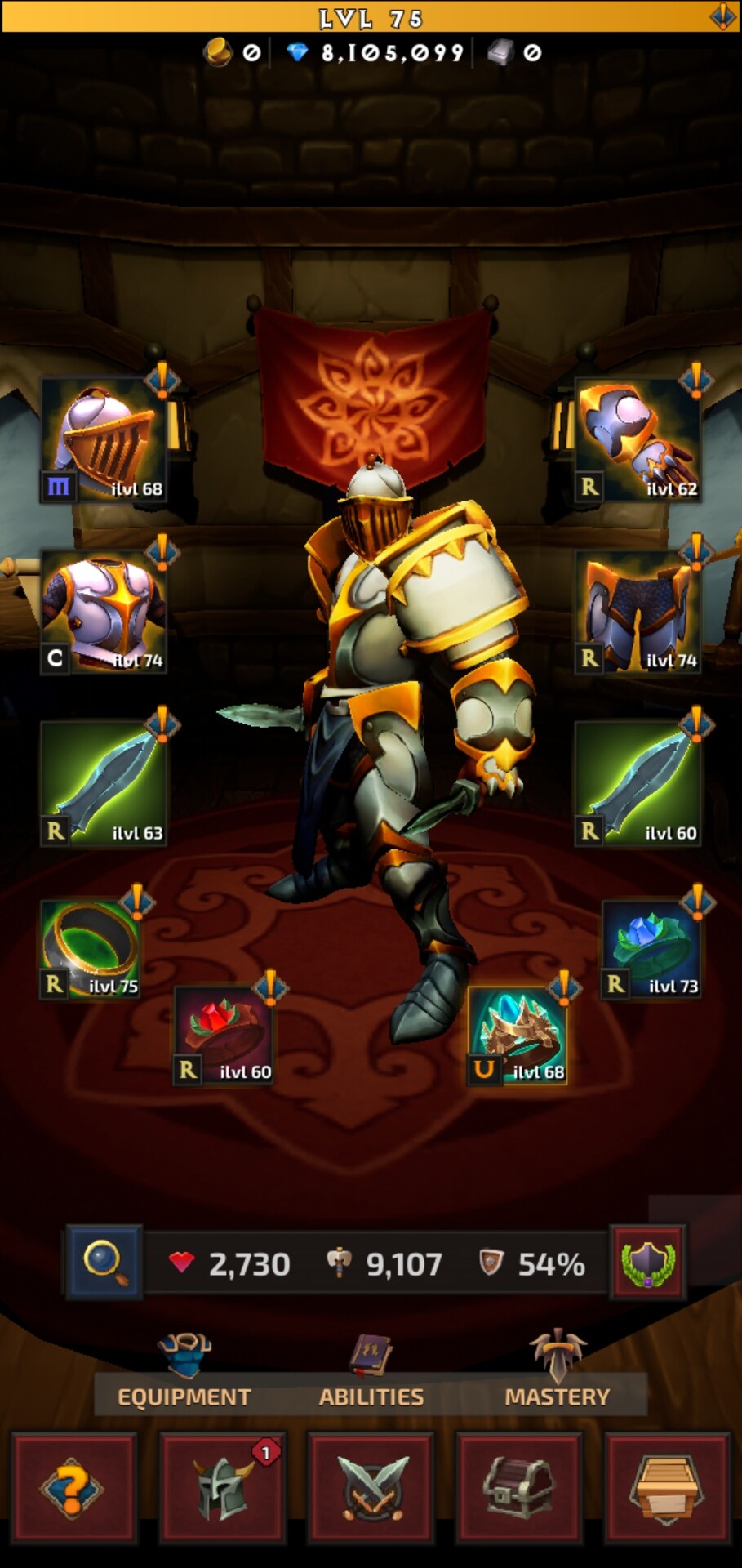Screen dimensions: 742x1568
Task: Open the chest armor slot
Action: point(104,612)
